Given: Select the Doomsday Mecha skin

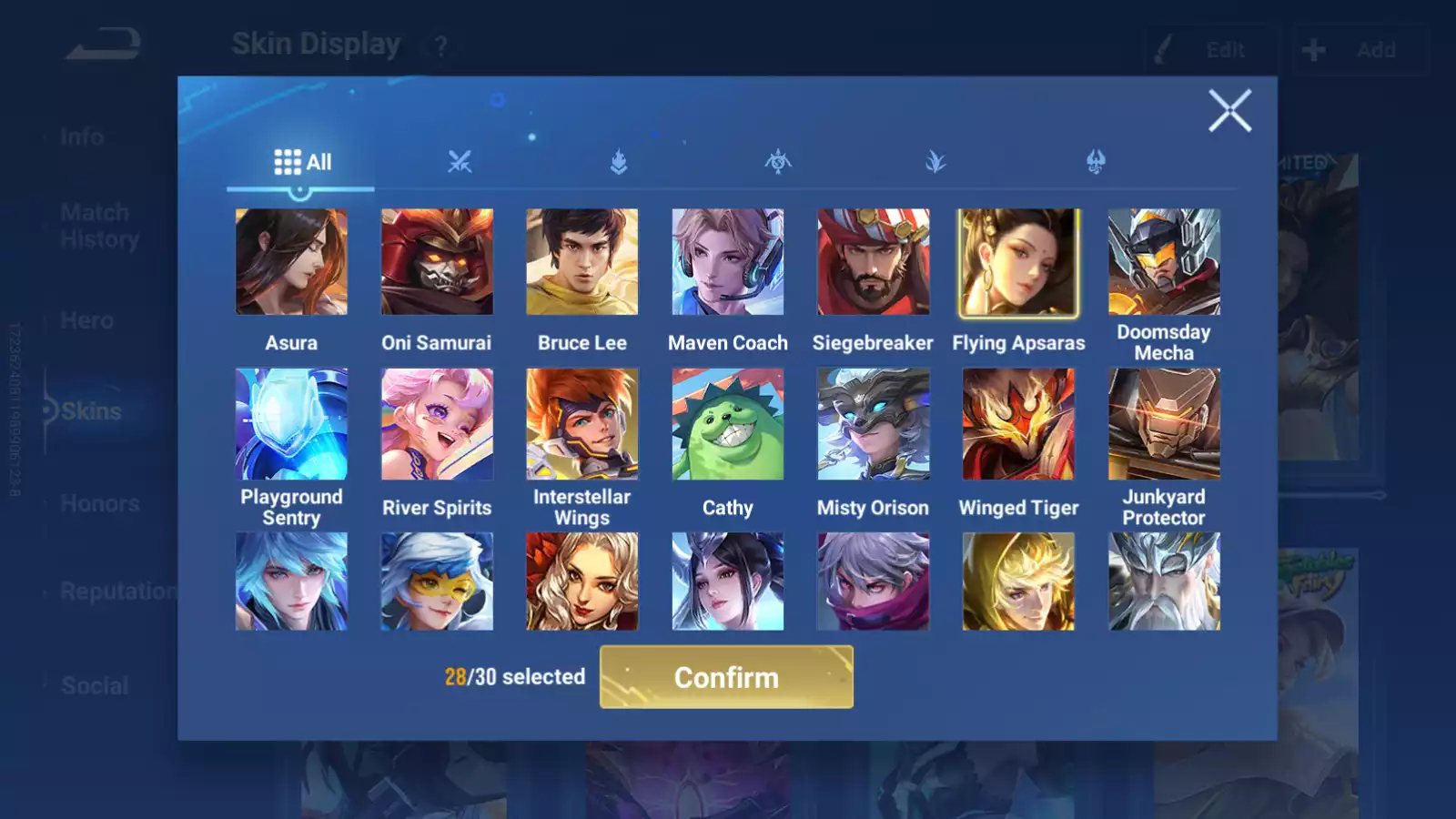Looking at the screenshot, I should pos(1164,262).
